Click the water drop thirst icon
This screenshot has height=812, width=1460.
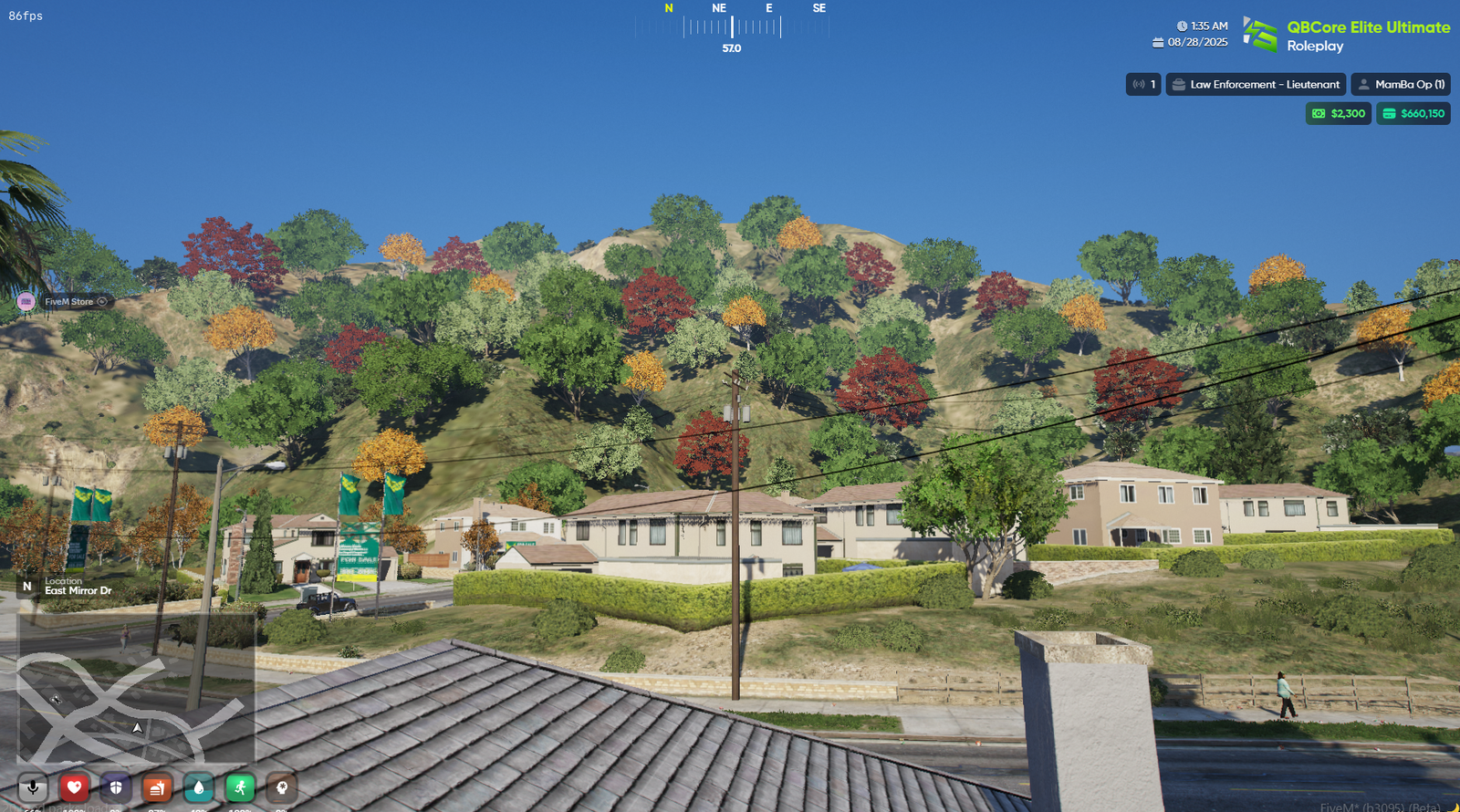(x=199, y=787)
